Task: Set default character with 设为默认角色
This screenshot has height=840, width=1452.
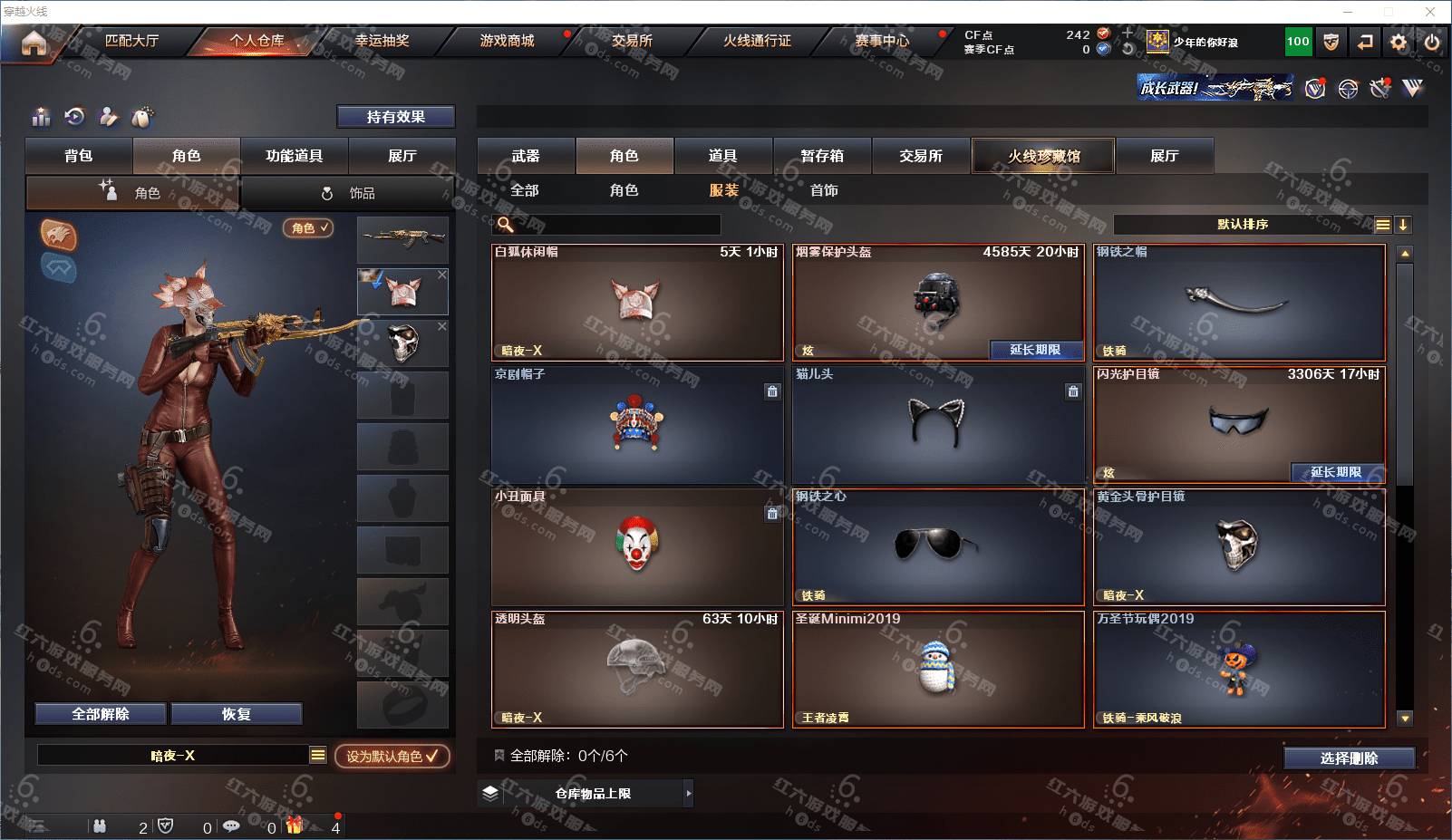Action: (392, 756)
